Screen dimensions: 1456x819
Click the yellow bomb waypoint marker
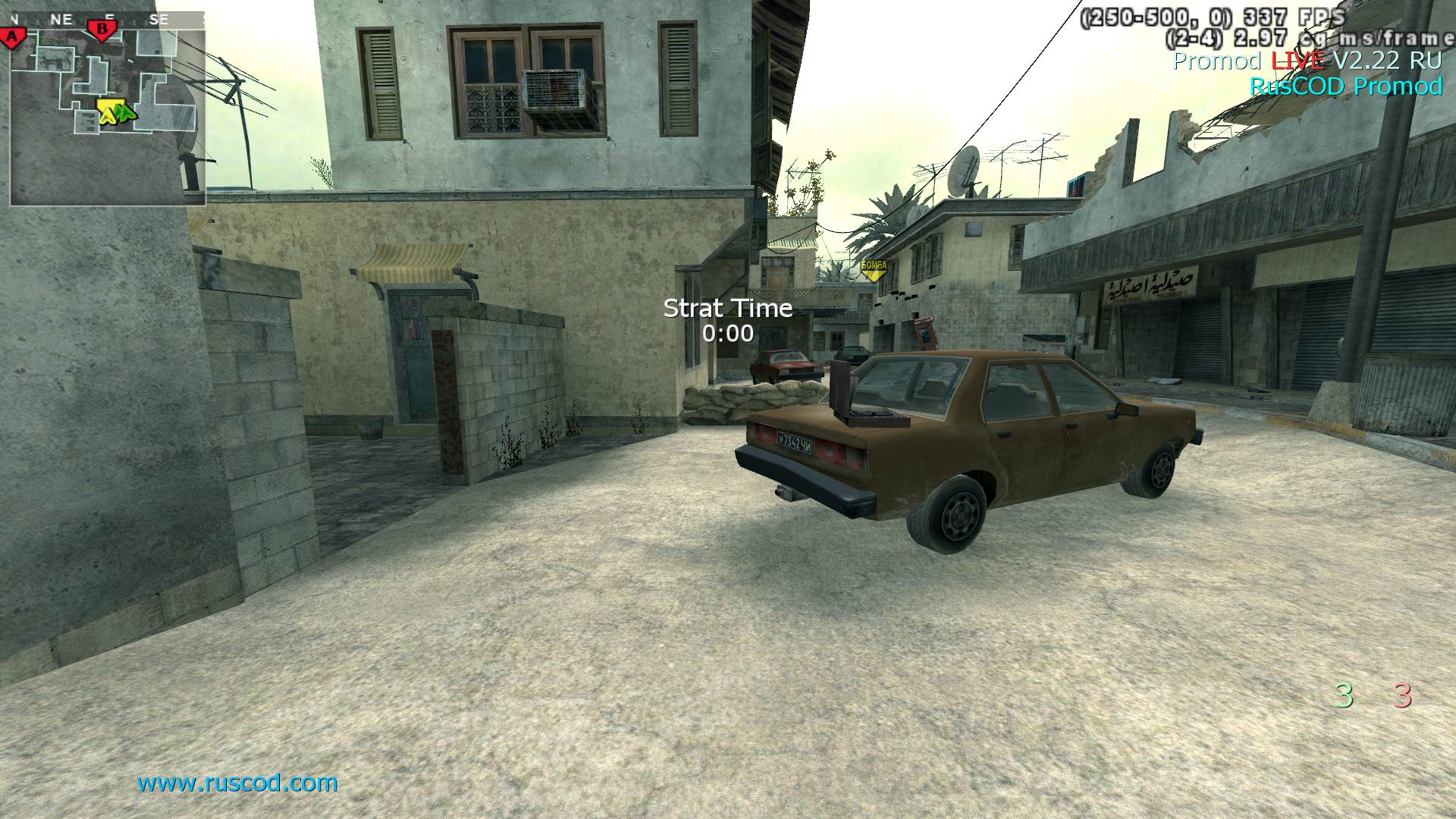pyautogui.click(x=874, y=268)
